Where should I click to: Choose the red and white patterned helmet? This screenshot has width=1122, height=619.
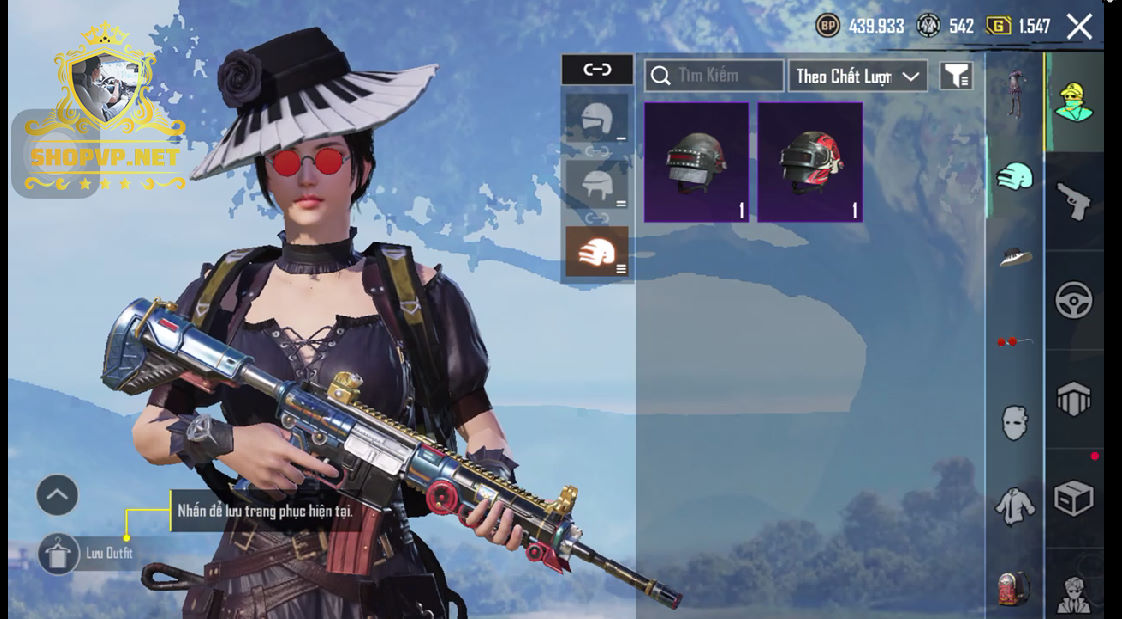pos(810,161)
